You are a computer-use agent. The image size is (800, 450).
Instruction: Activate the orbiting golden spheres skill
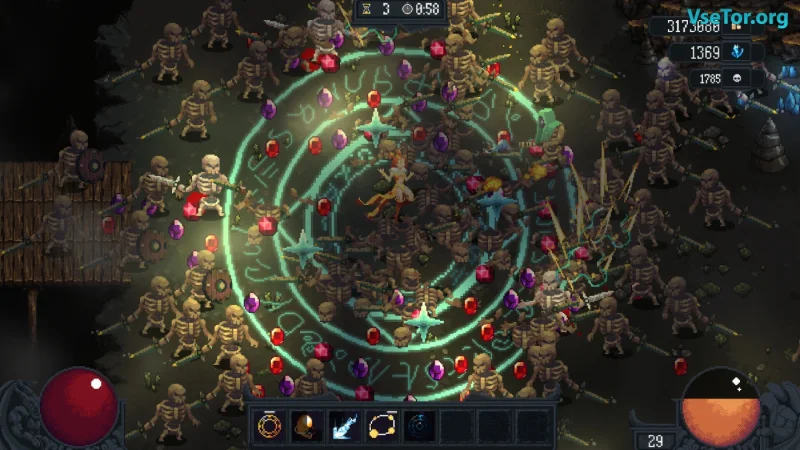382,426
